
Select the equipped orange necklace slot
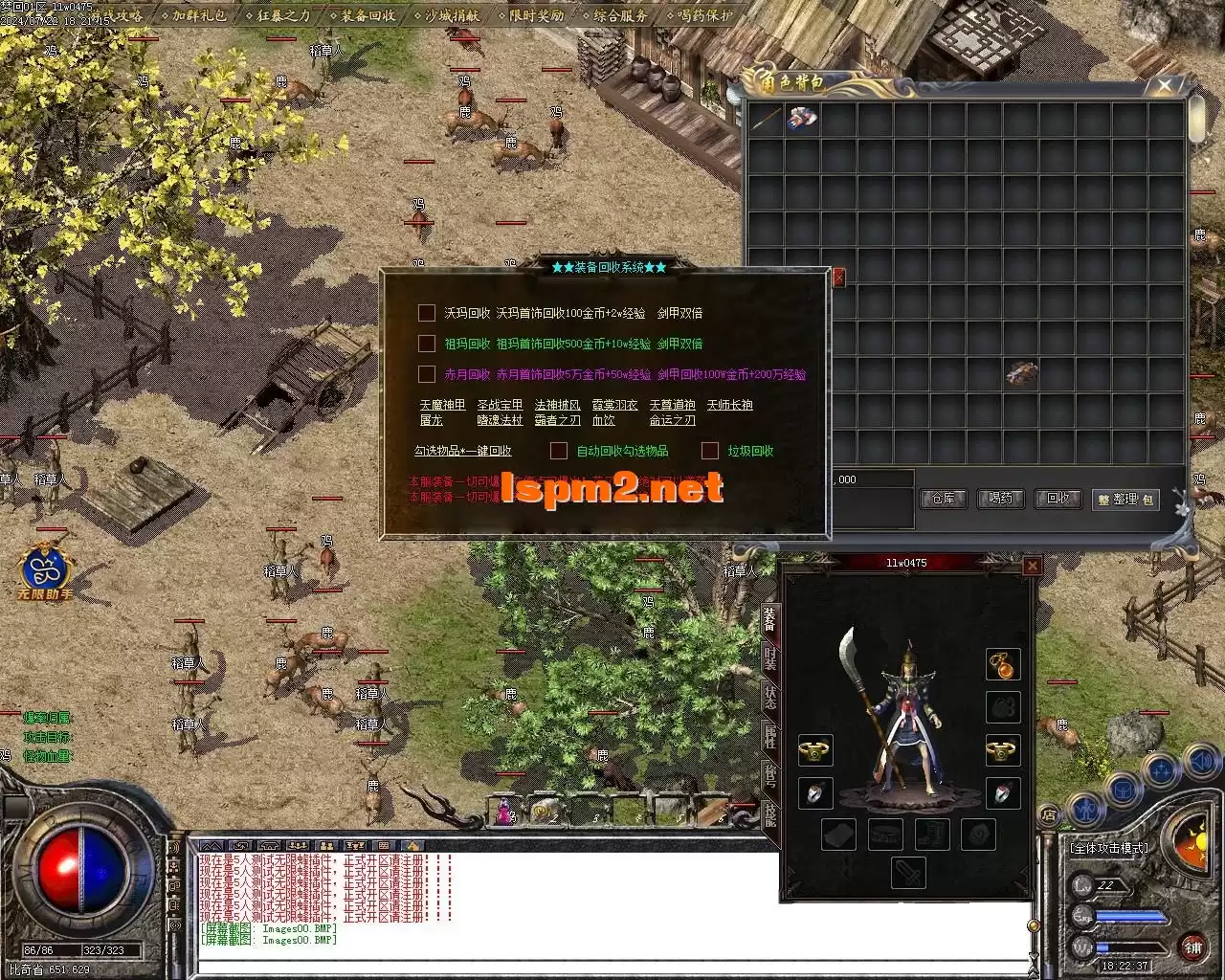click(1003, 664)
